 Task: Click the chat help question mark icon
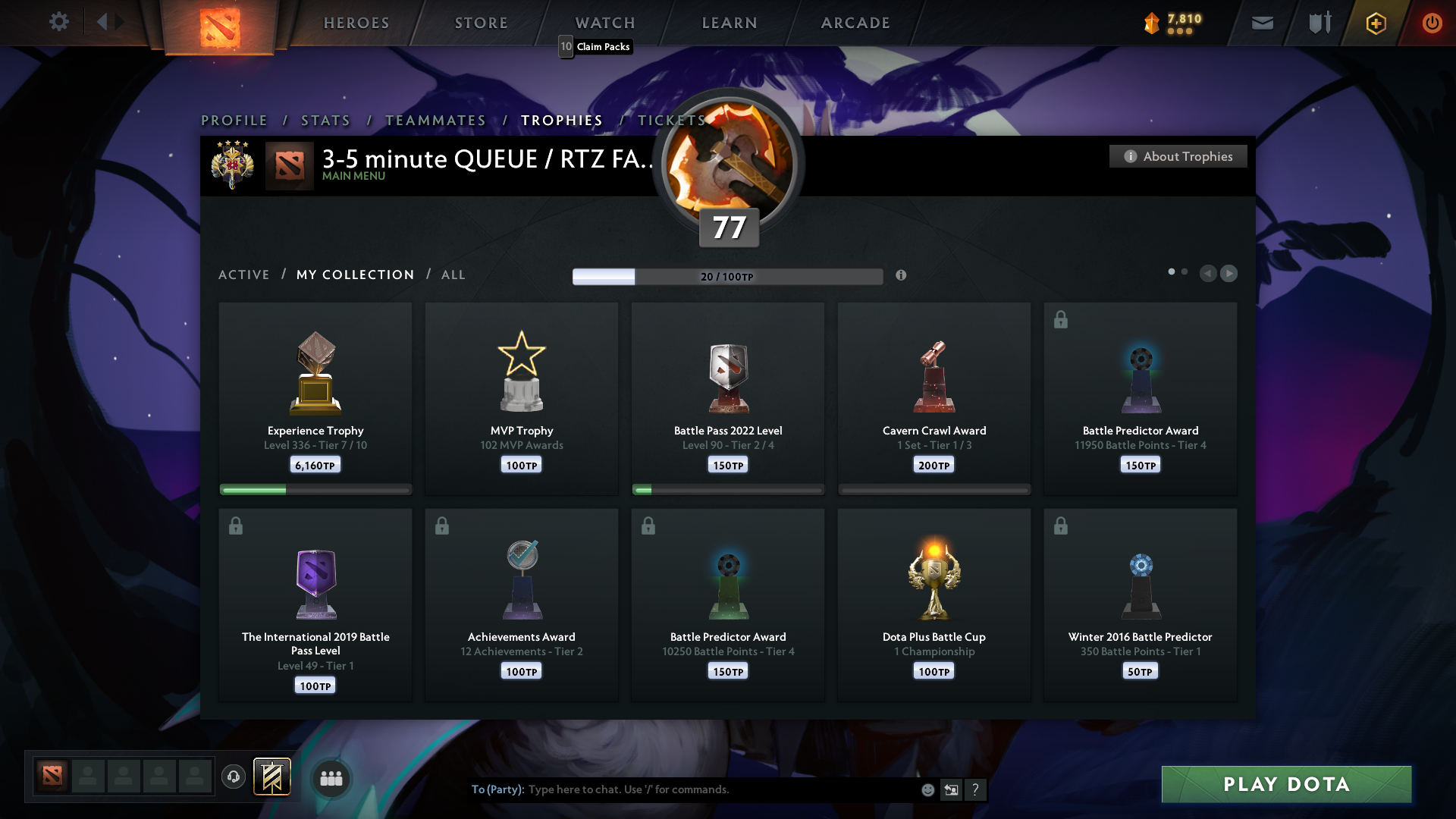(x=976, y=789)
